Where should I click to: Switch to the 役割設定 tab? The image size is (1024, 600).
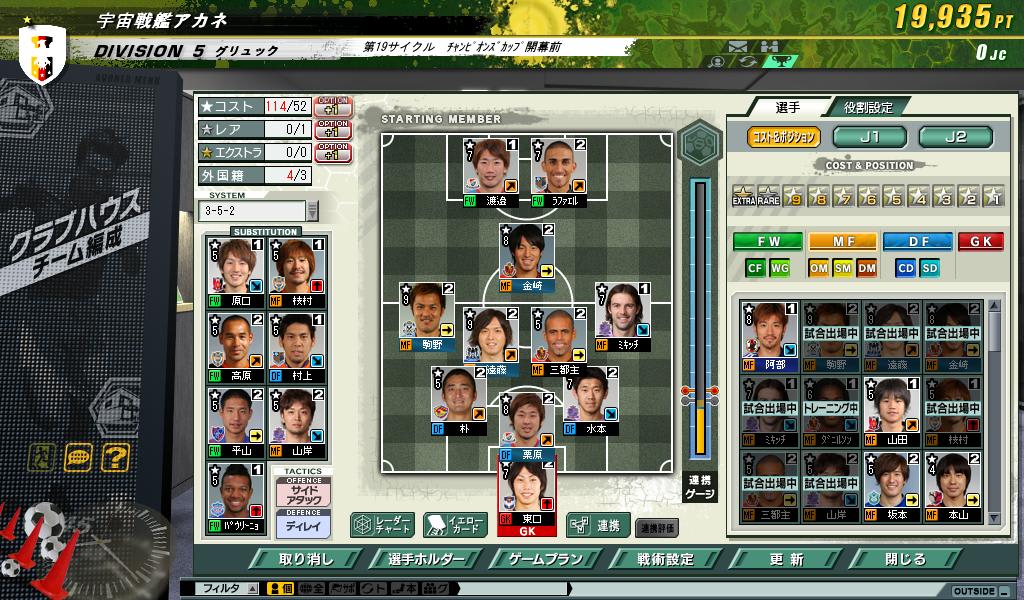[867, 107]
